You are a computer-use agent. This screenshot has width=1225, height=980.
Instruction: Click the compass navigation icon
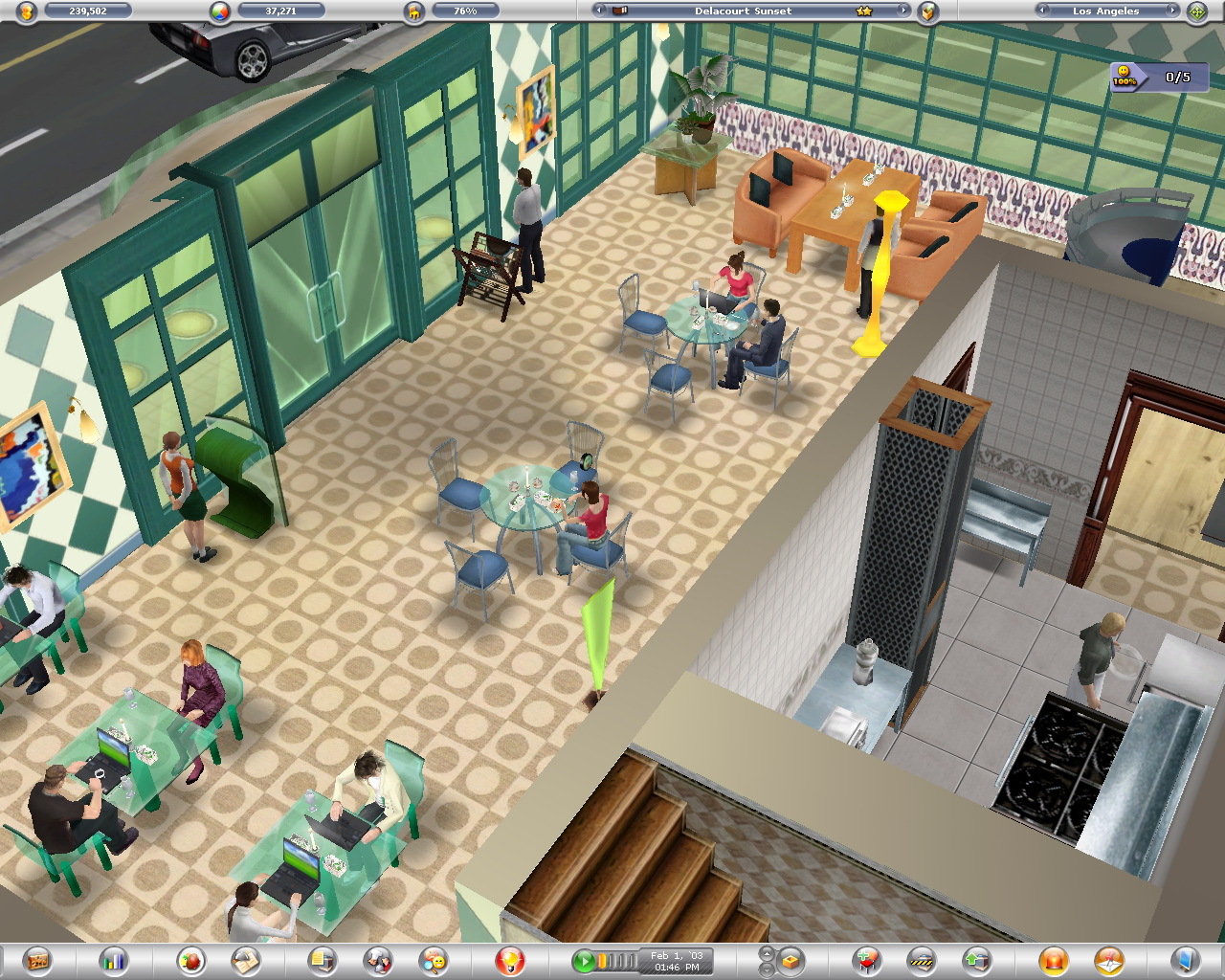[1194, 12]
